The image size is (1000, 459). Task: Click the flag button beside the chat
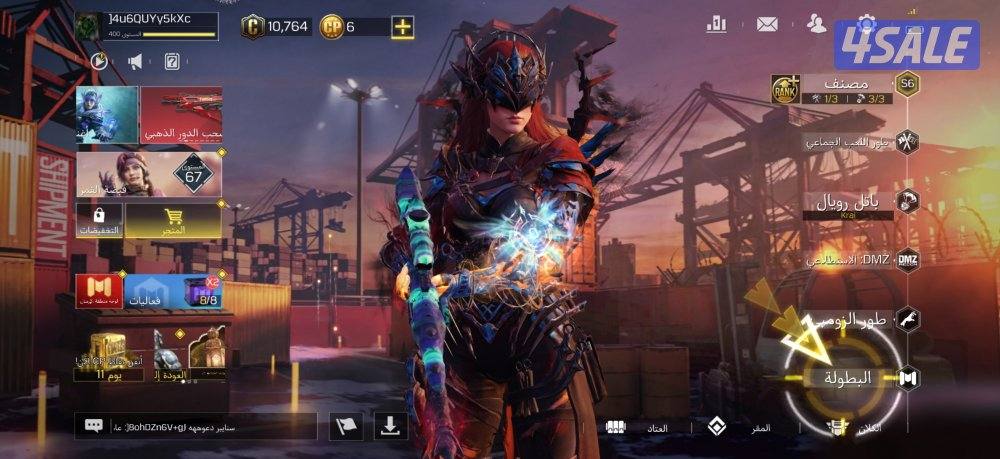tap(346, 426)
